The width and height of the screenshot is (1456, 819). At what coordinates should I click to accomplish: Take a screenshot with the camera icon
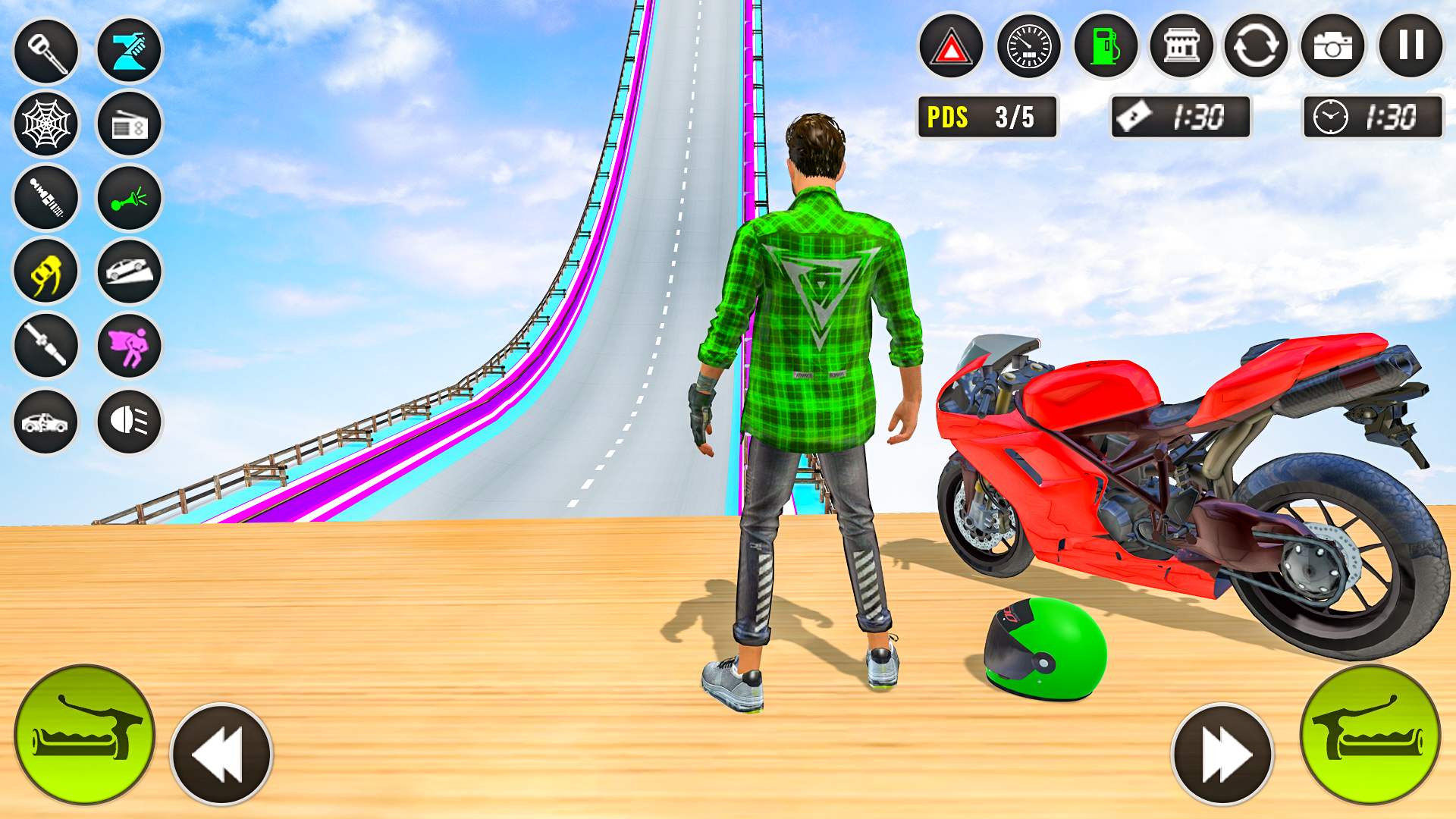pyautogui.click(x=1334, y=47)
